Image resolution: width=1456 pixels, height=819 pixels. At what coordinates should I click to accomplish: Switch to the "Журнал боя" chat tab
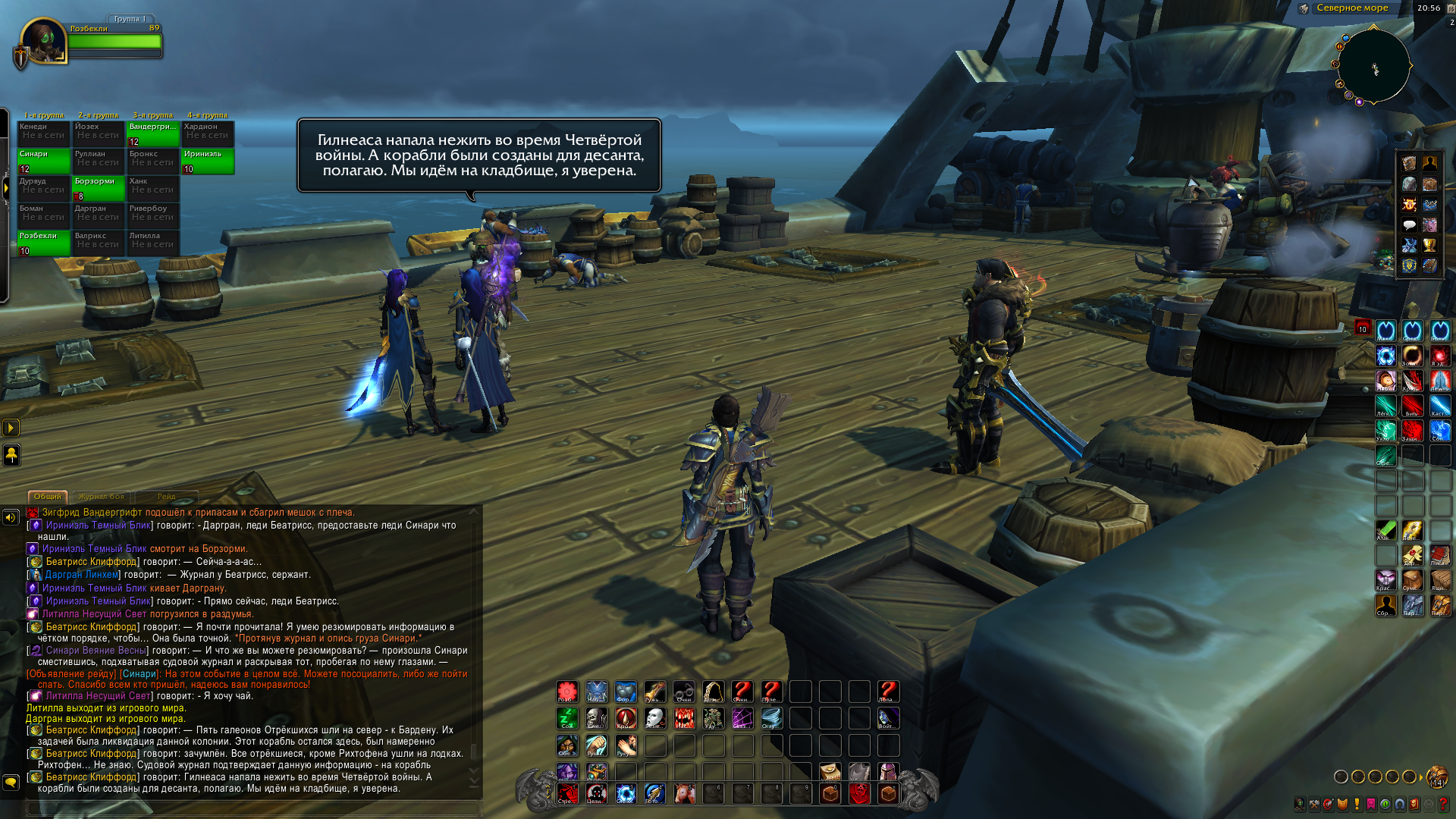coord(101,497)
